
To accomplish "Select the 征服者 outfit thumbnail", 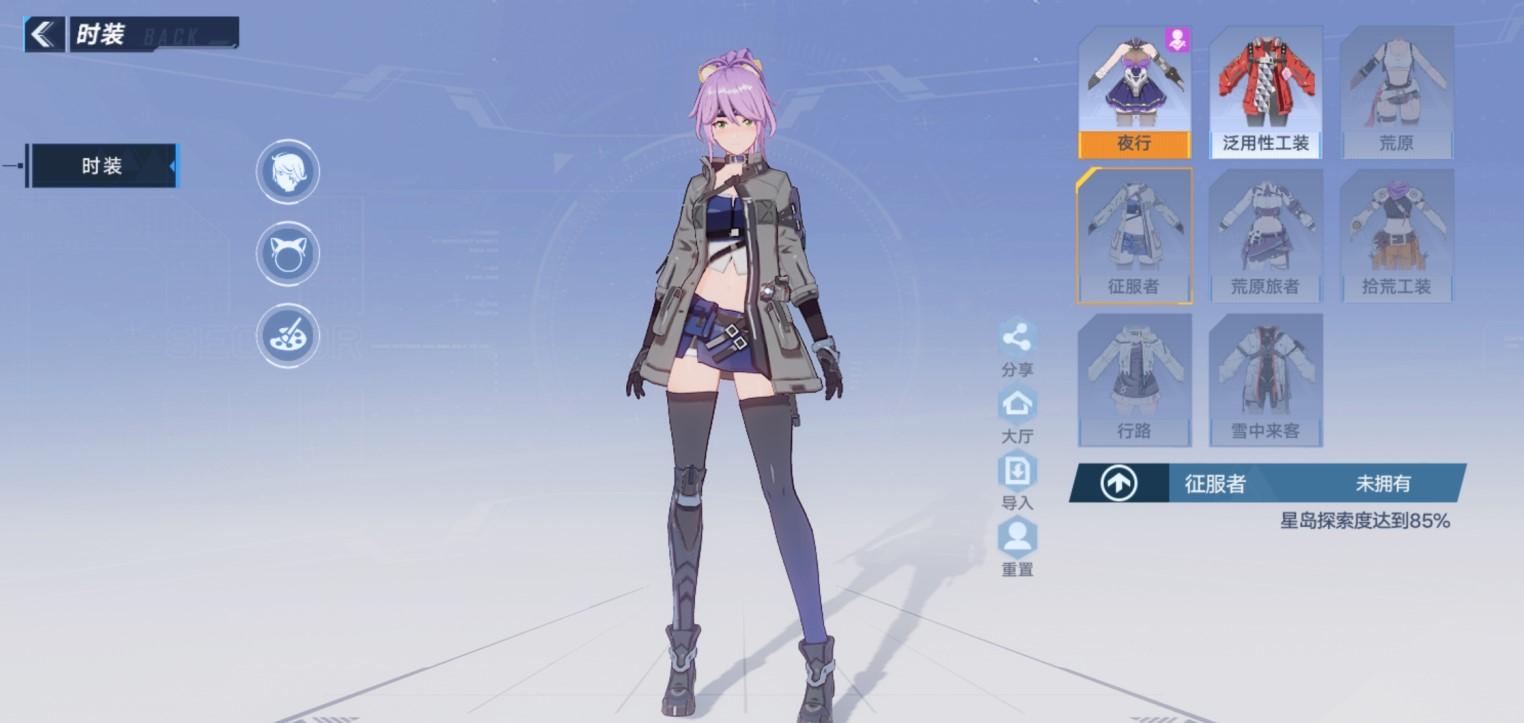I will coord(1134,236).
